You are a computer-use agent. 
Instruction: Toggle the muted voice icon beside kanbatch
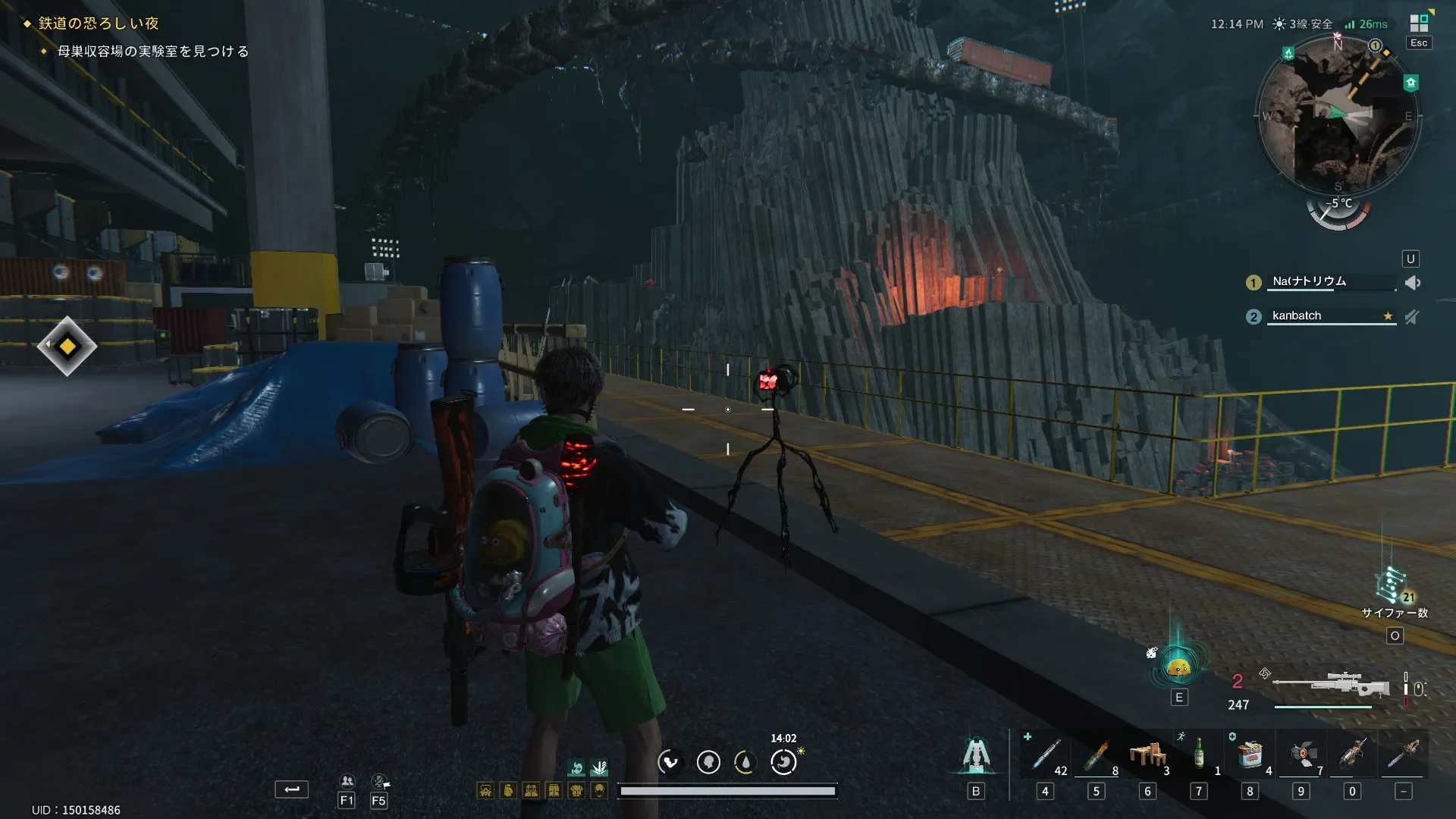[1411, 317]
